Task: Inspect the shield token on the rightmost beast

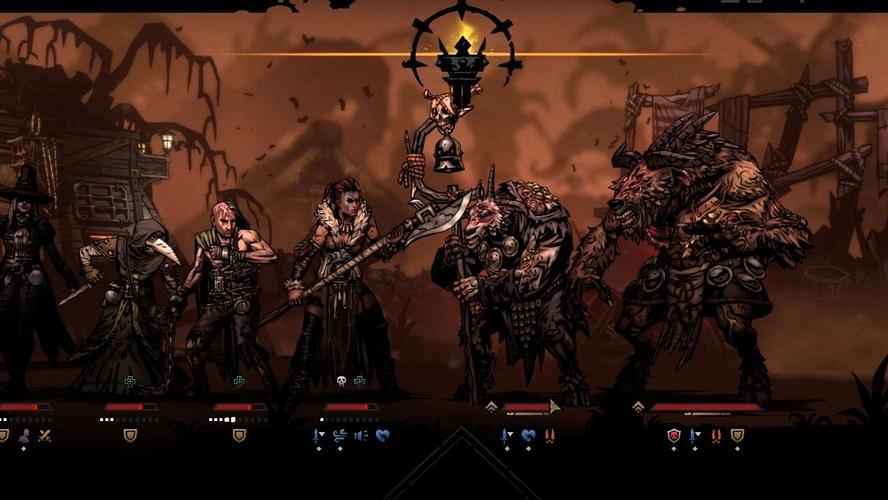Action: [737, 435]
